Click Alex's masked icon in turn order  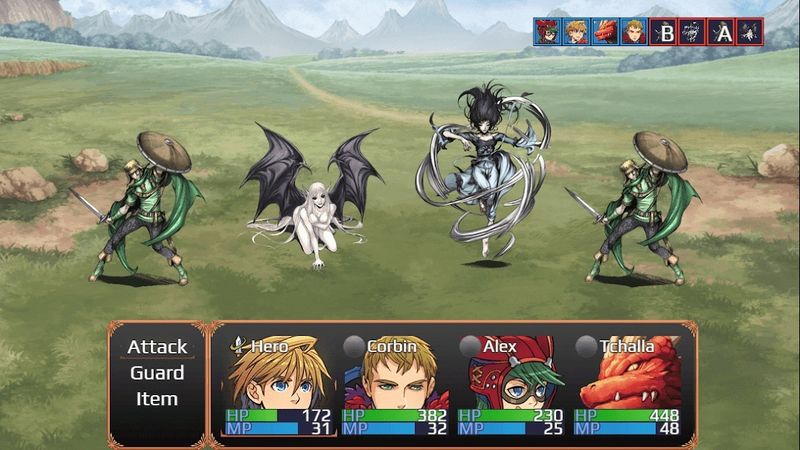(x=546, y=32)
